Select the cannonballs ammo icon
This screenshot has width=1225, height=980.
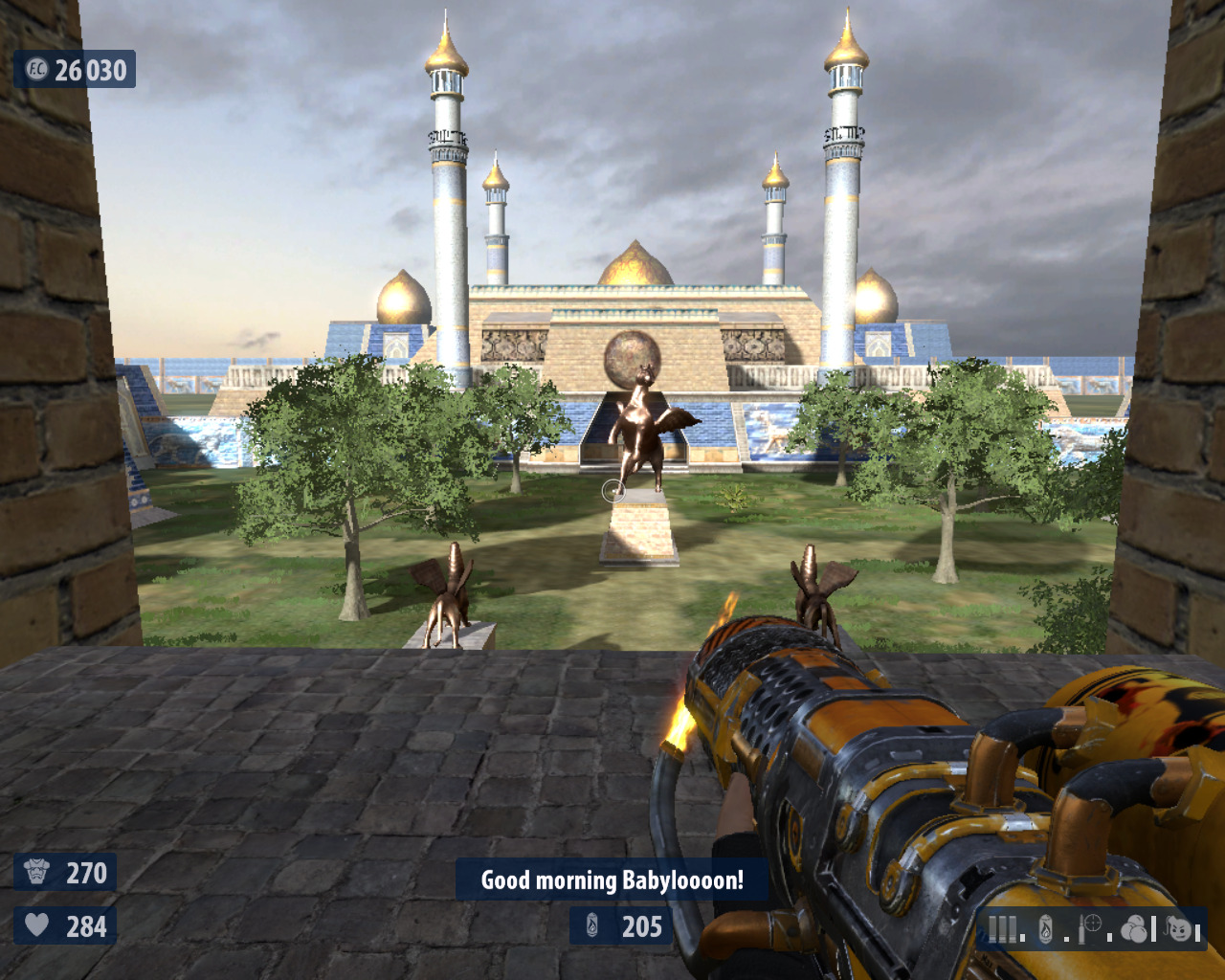click(1135, 929)
